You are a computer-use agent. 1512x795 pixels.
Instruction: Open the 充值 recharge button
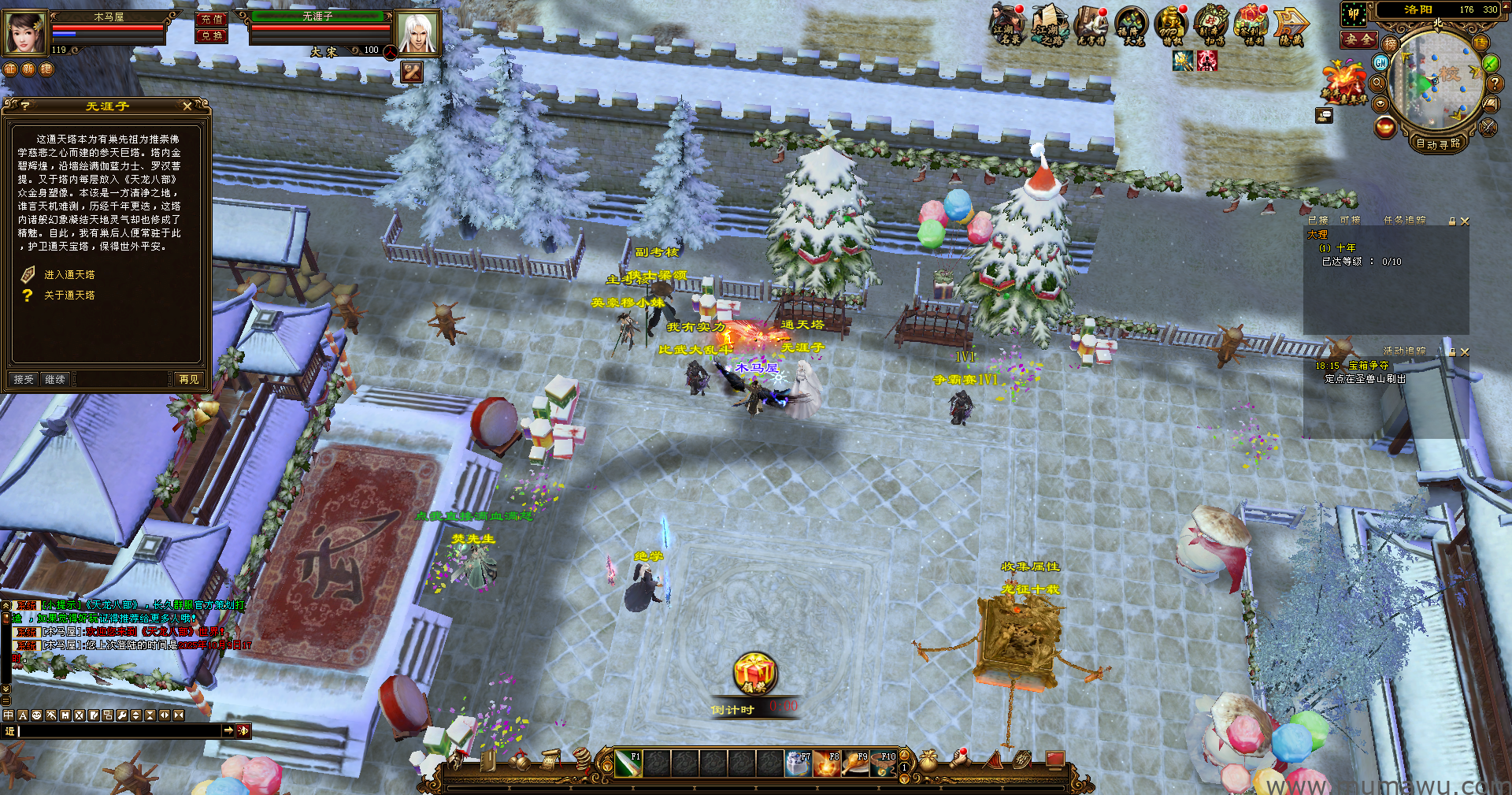pyautogui.click(x=211, y=19)
